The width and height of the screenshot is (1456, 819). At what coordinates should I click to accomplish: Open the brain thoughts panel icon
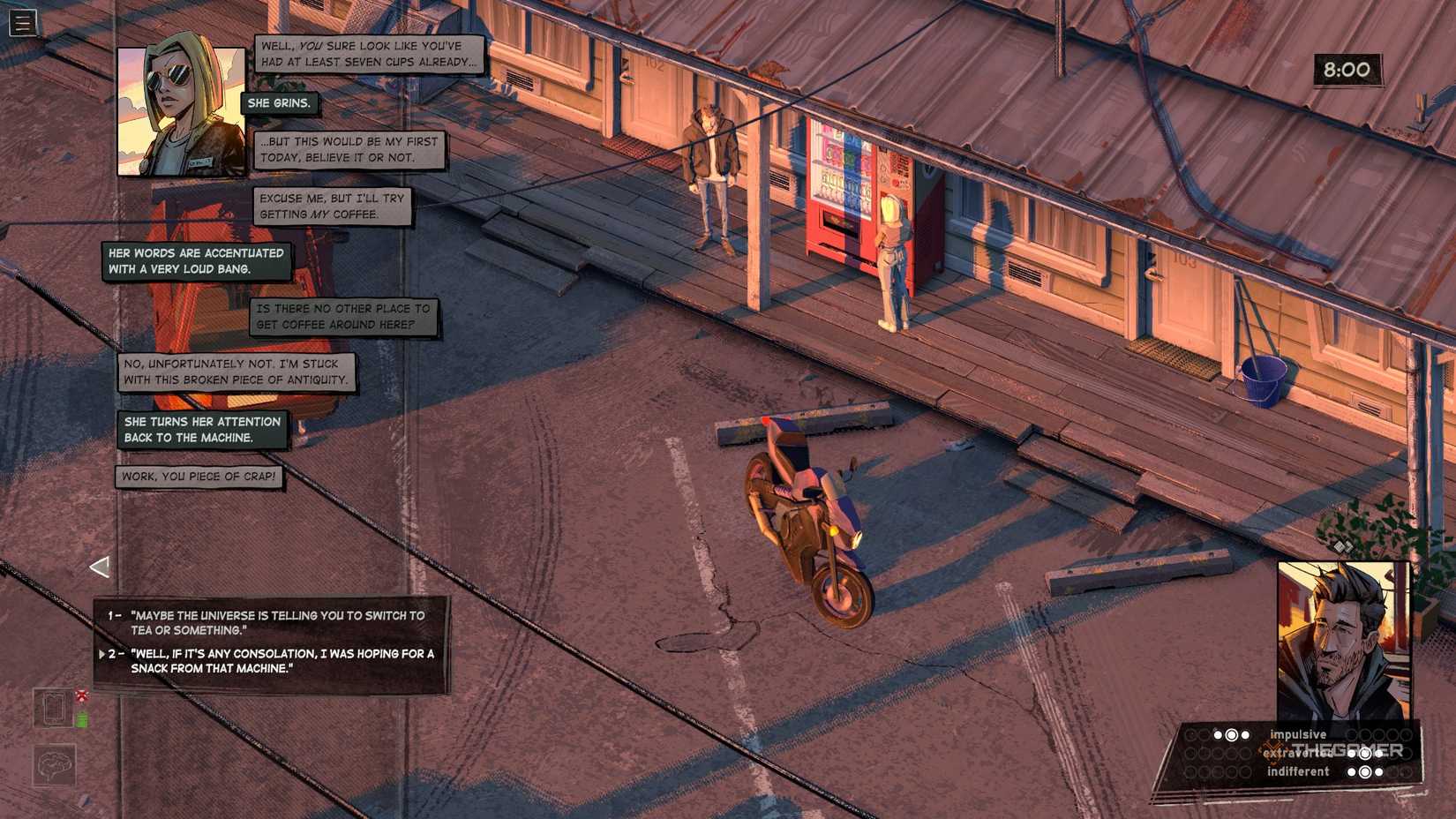pos(54,765)
